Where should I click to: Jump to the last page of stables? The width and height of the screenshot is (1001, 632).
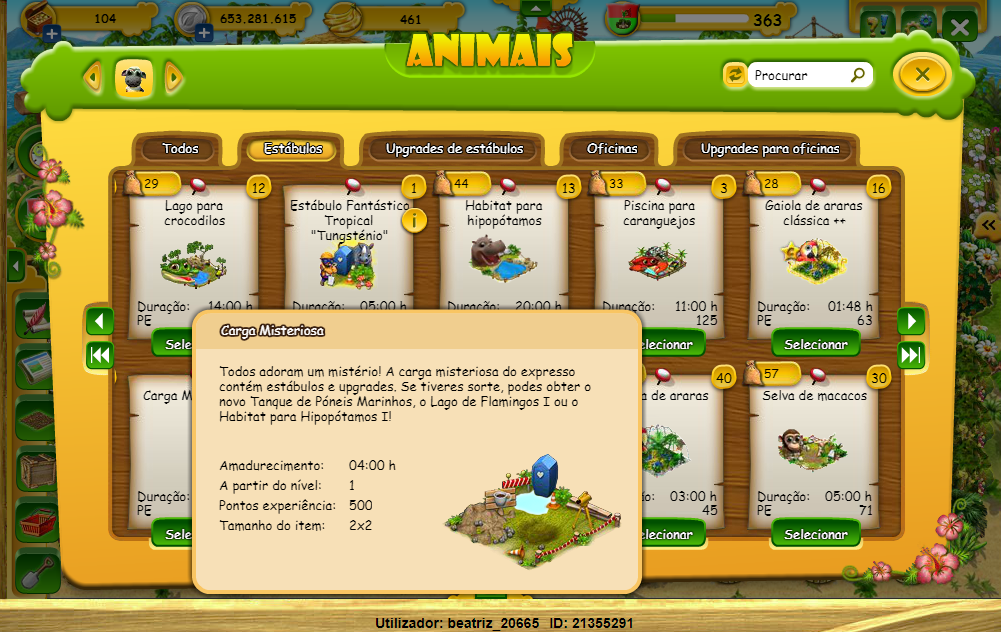click(911, 355)
